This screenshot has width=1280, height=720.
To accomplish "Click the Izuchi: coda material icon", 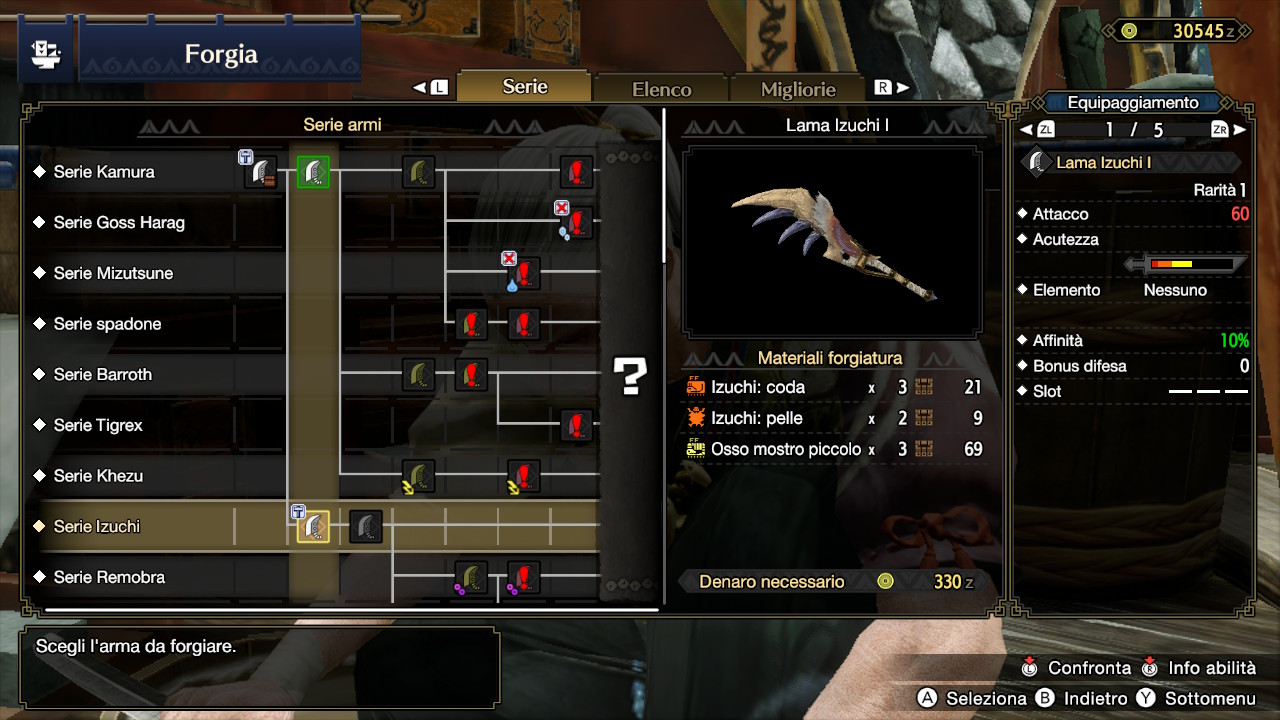I will pyautogui.click(x=695, y=386).
